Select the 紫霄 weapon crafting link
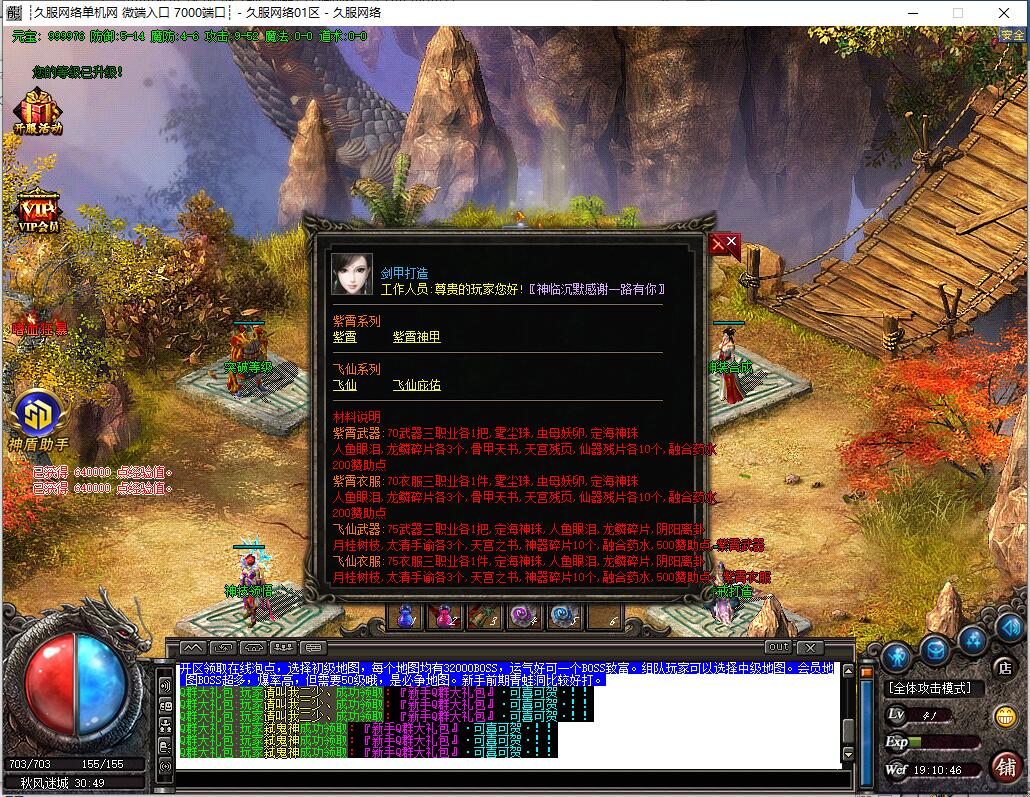The image size is (1030, 797). [x=344, y=338]
